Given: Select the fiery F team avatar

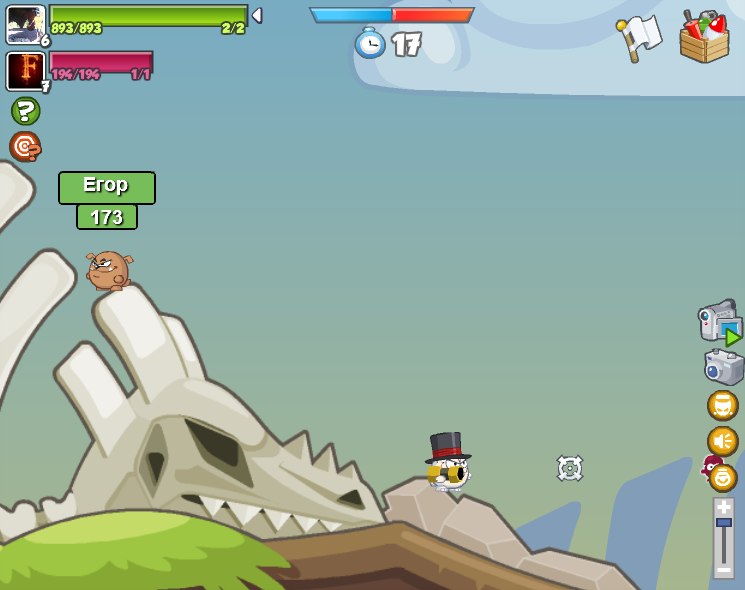Looking at the screenshot, I should pyautogui.click(x=25, y=71).
